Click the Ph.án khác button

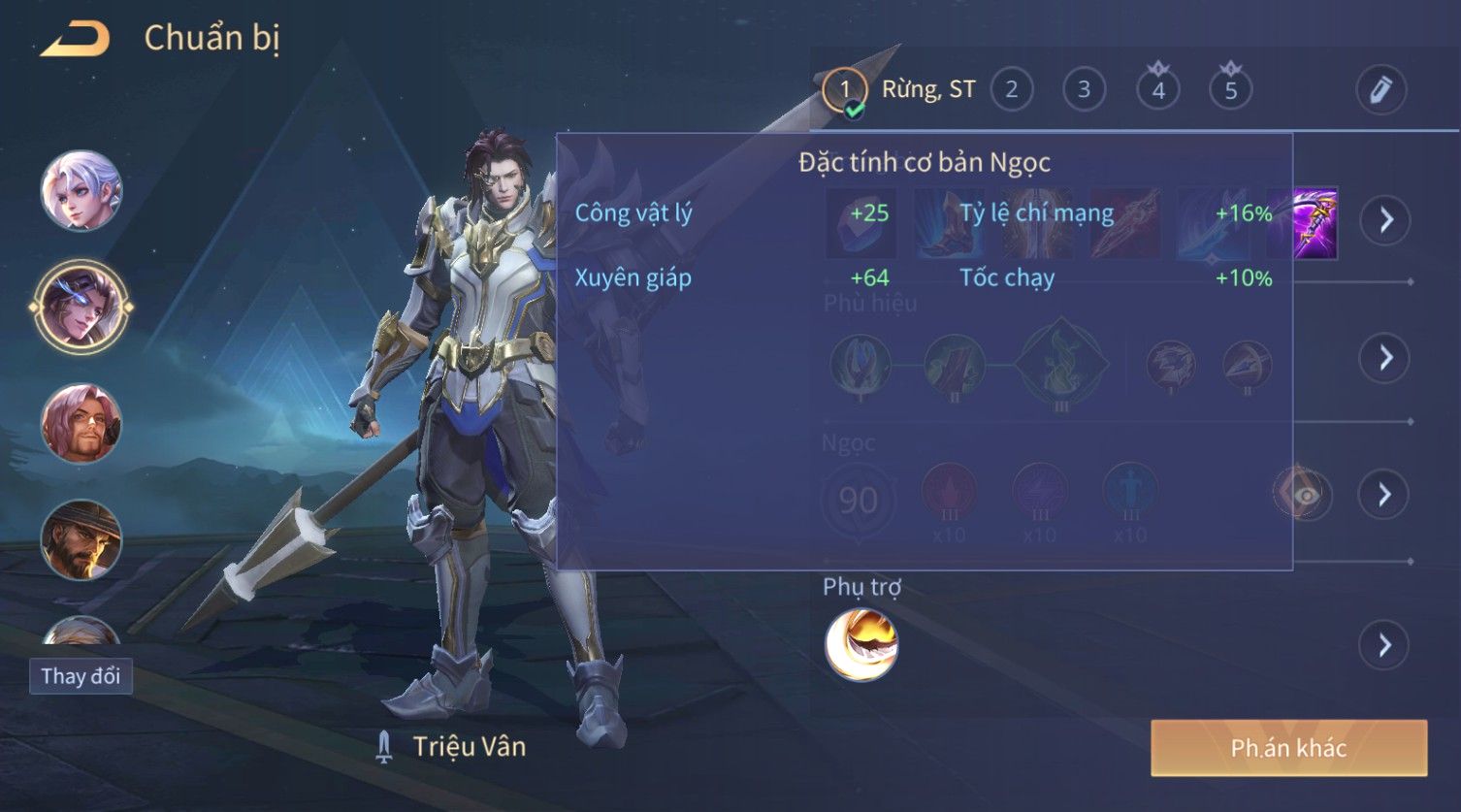[1288, 748]
